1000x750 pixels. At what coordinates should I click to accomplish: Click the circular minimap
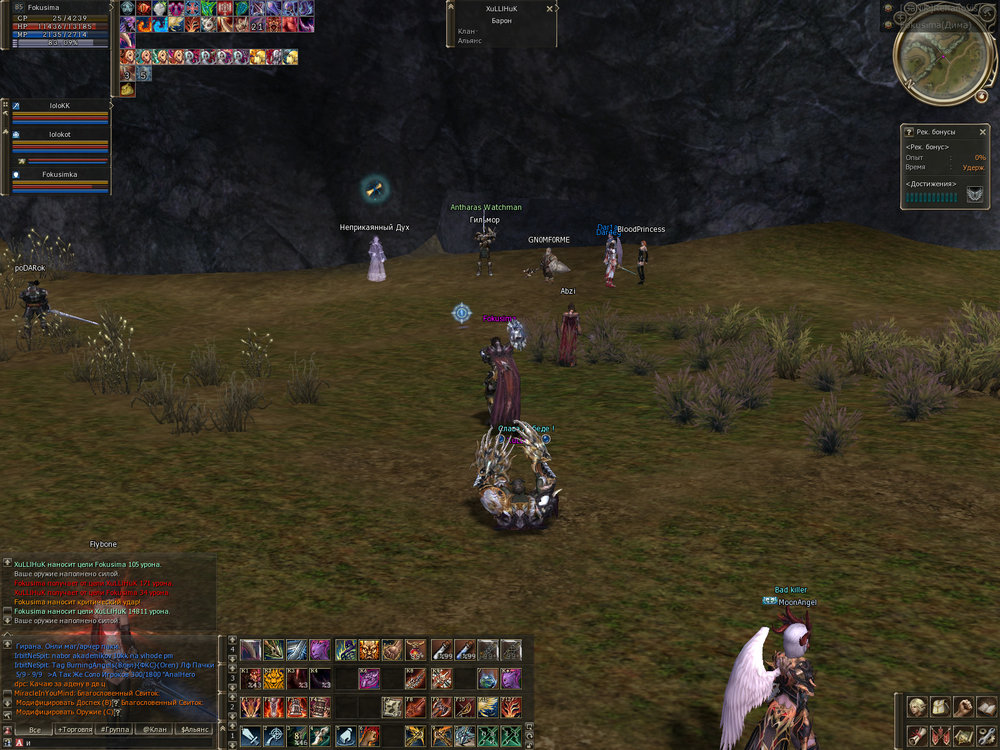(931, 60)
